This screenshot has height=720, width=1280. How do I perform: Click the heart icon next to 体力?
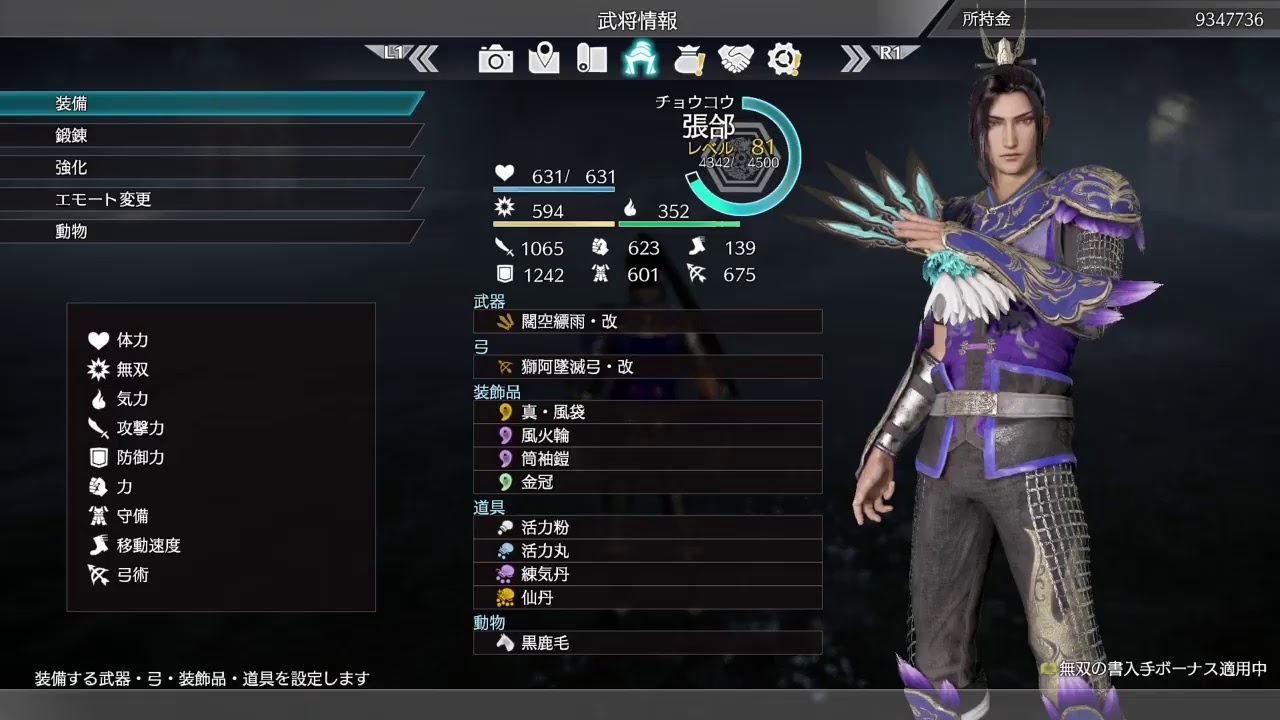coord(99,340)
